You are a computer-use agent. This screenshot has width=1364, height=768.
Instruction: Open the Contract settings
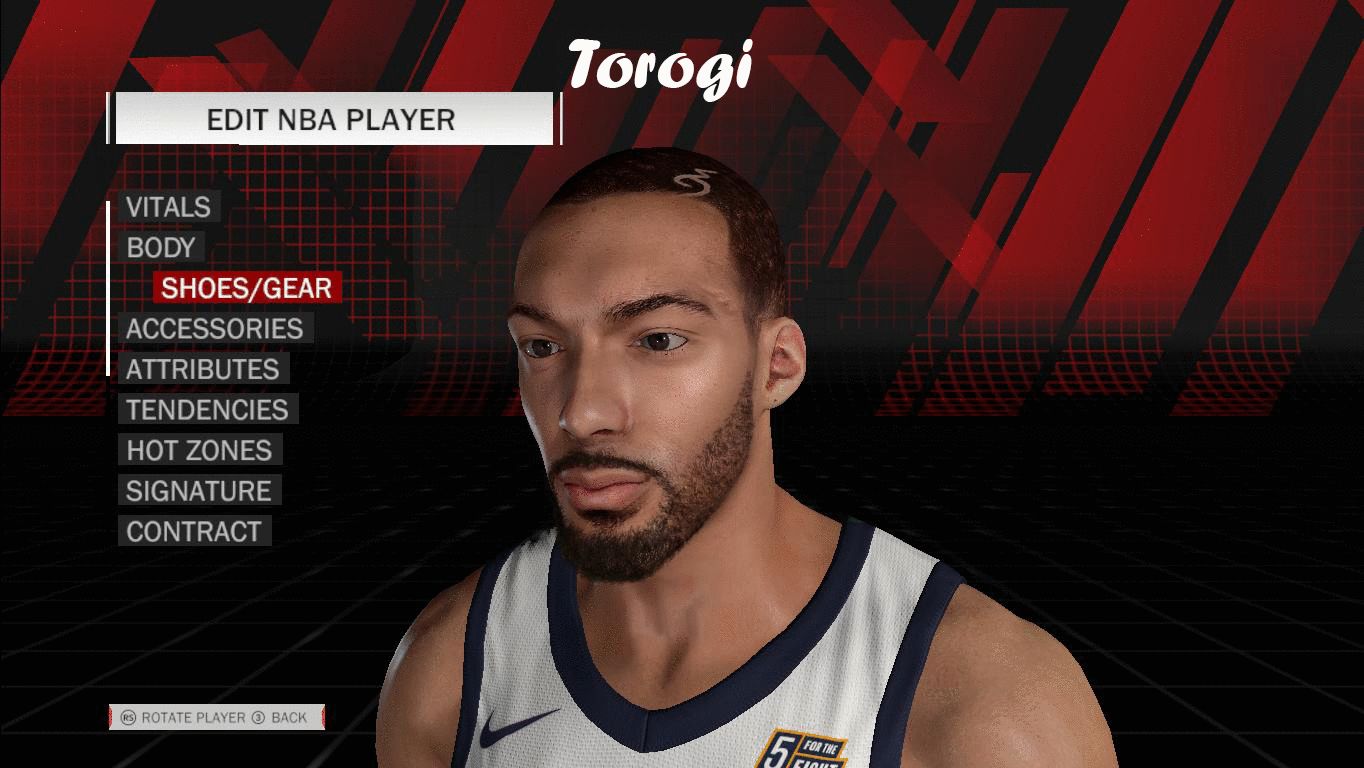click(x=193, y=531)
